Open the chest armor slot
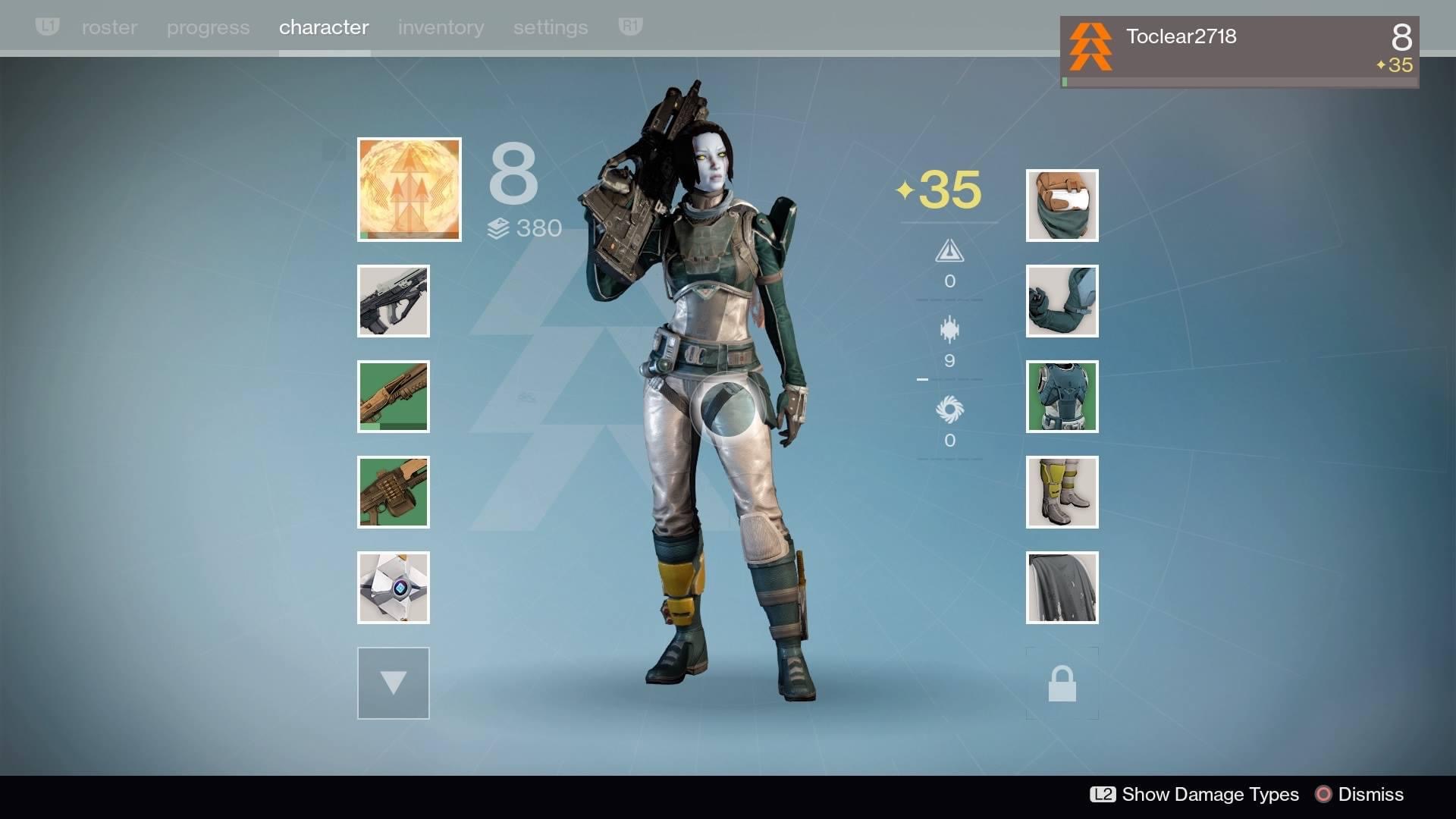 1062,397
